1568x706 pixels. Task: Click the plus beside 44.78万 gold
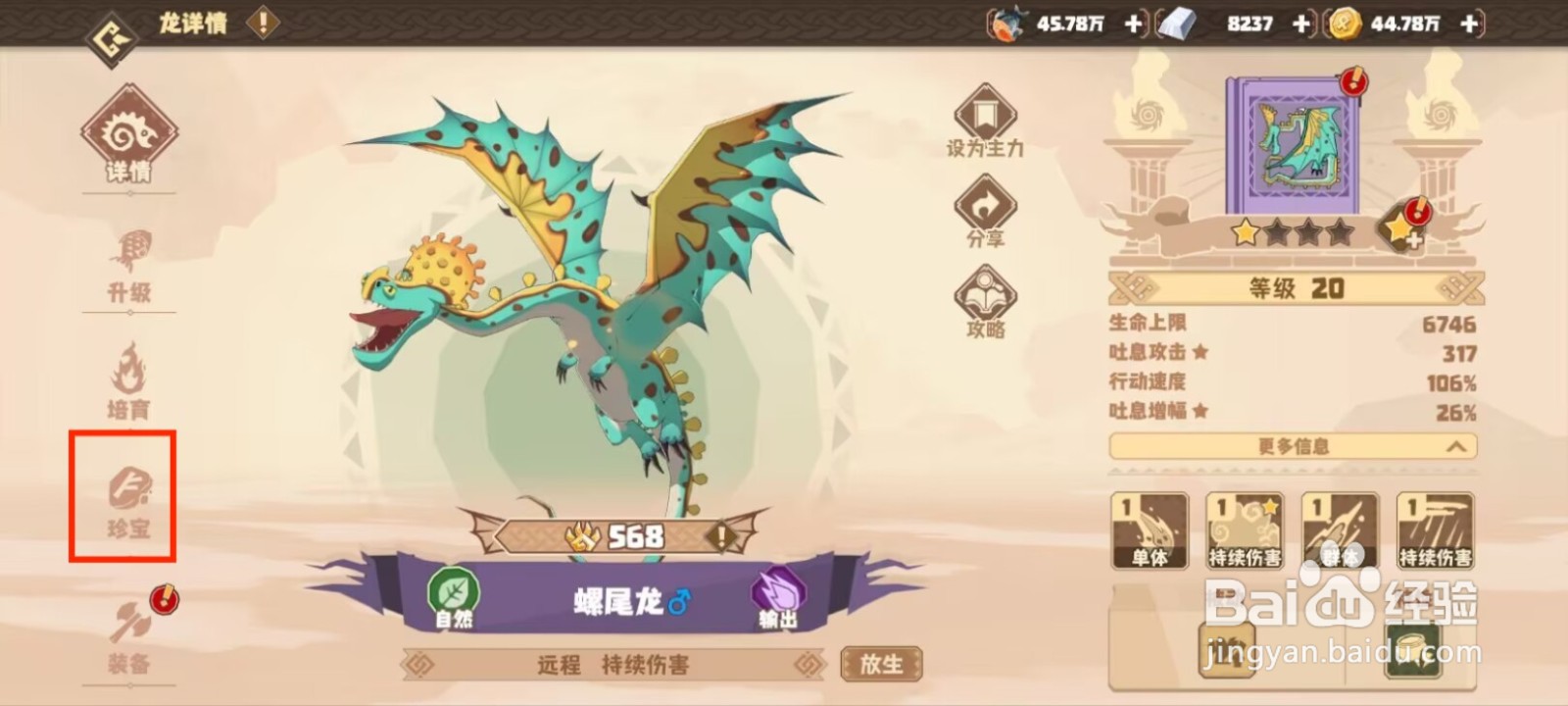(1467, 23)
